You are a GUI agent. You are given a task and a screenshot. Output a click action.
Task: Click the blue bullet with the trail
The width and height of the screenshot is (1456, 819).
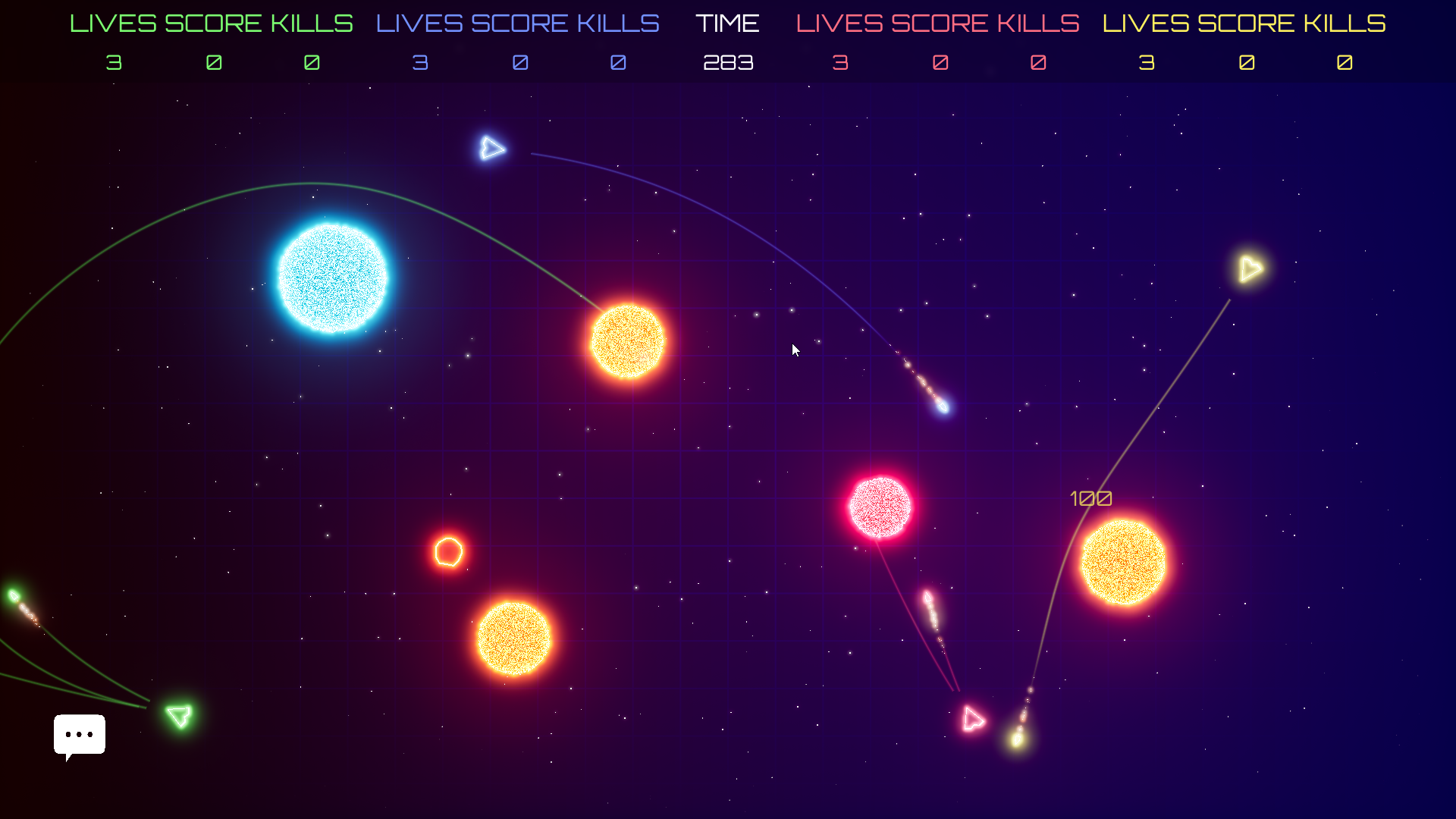(942, 407)
